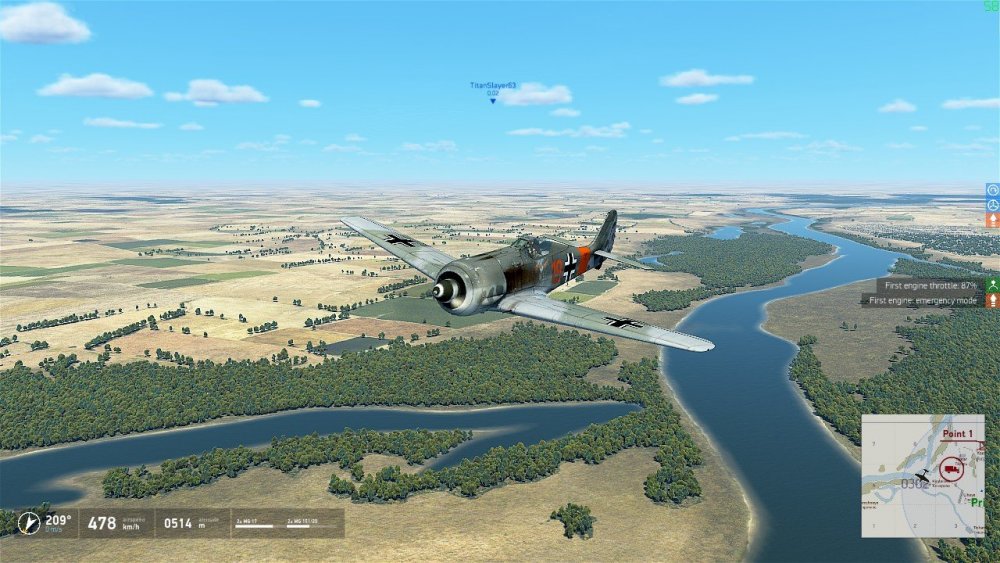Click the blue gauge dial icon
1000x563 pixels.
(x=992, y=189)
